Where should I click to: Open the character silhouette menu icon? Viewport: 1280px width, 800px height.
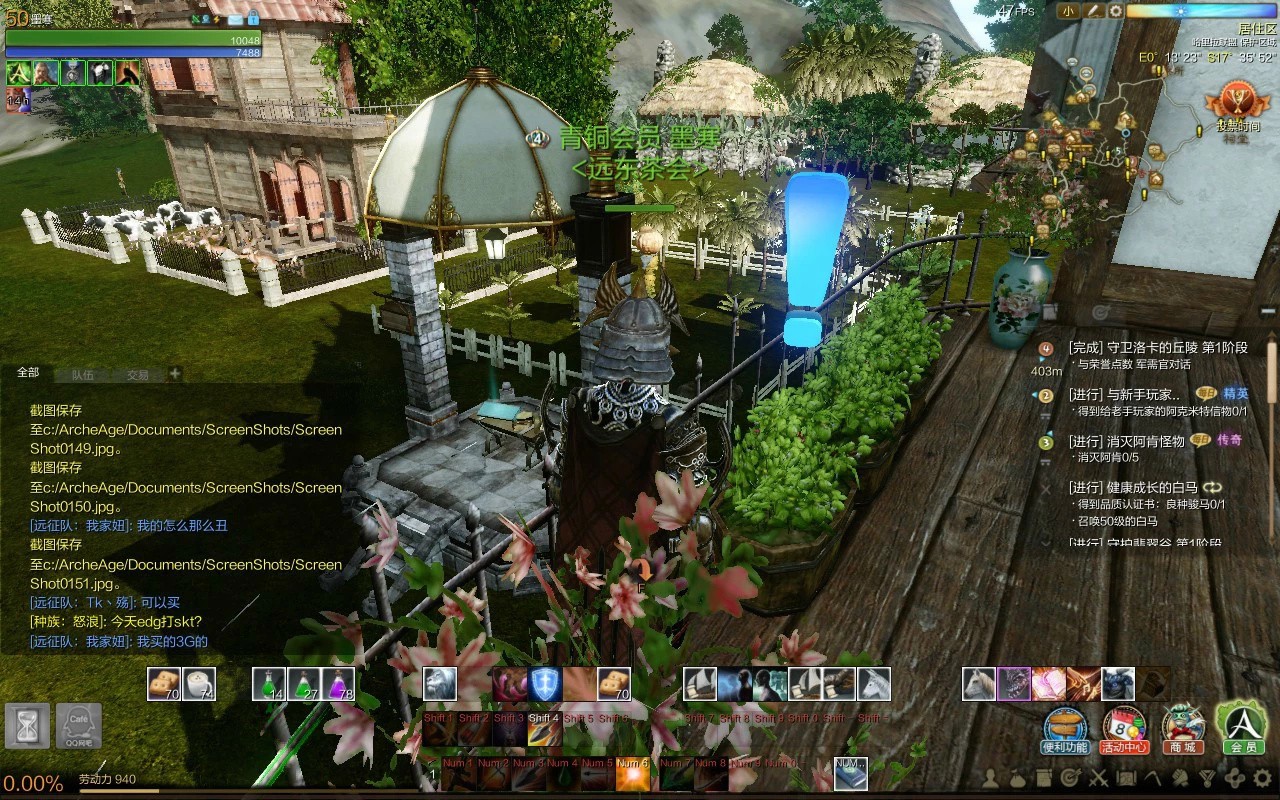[990, 777]
